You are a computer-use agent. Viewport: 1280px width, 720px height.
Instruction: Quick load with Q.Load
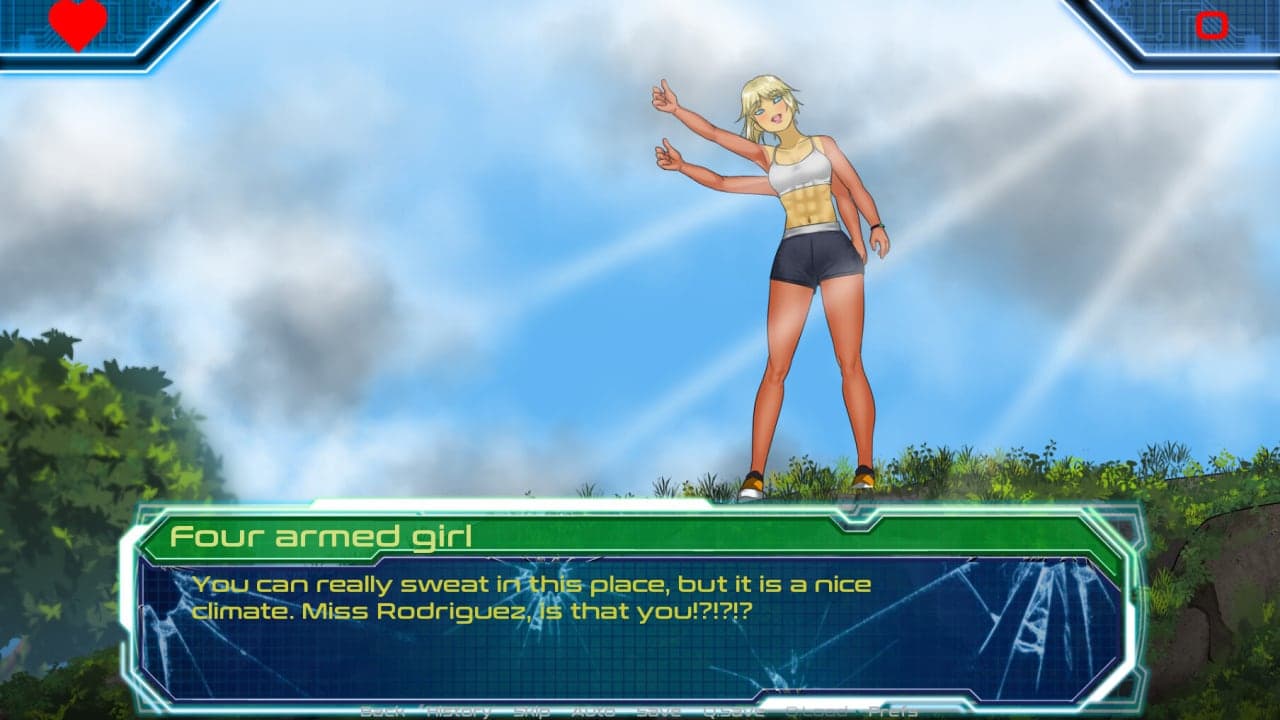click(817, 711)
